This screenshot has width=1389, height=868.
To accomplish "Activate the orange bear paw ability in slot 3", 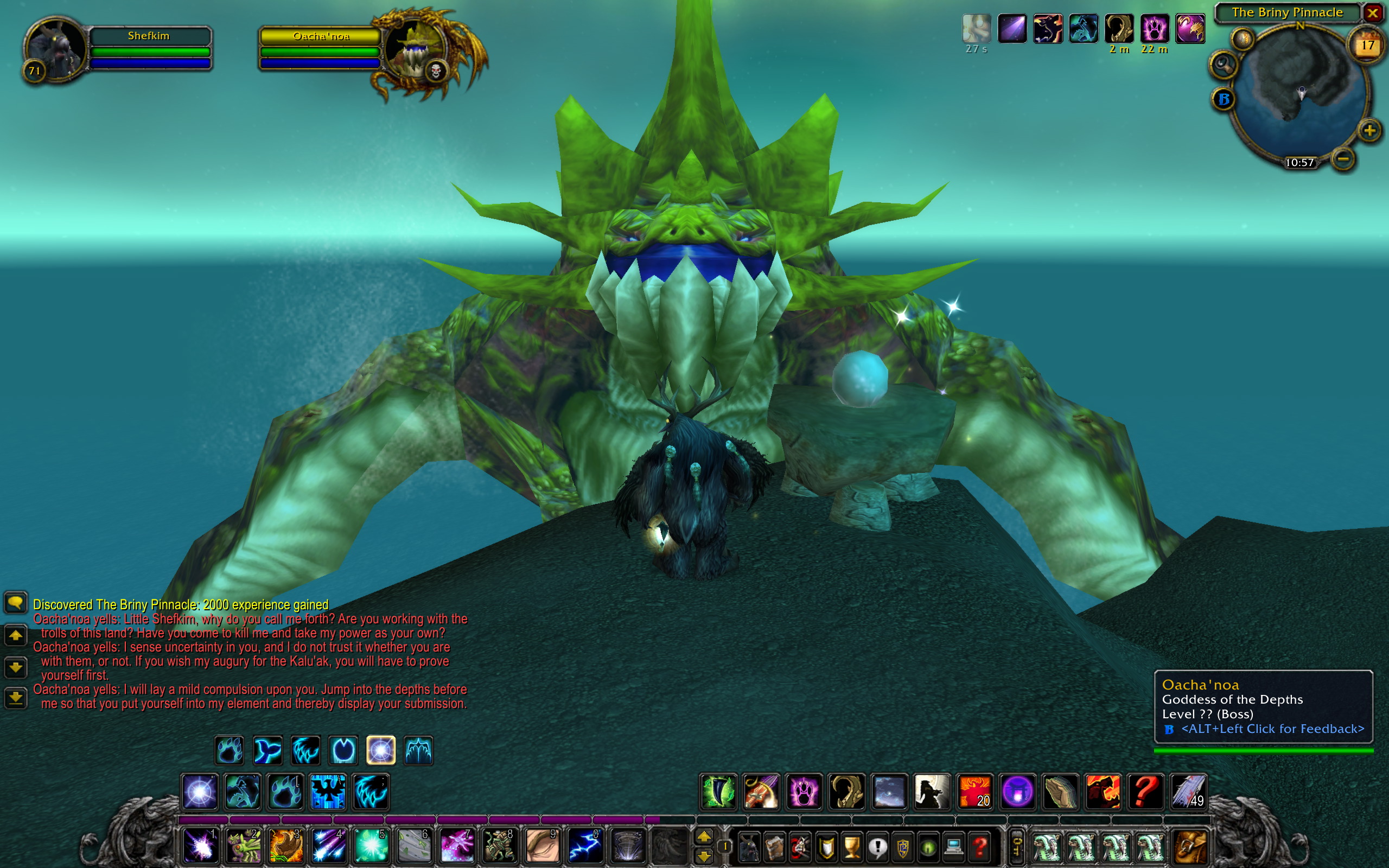I will click(x=286, y=845).
